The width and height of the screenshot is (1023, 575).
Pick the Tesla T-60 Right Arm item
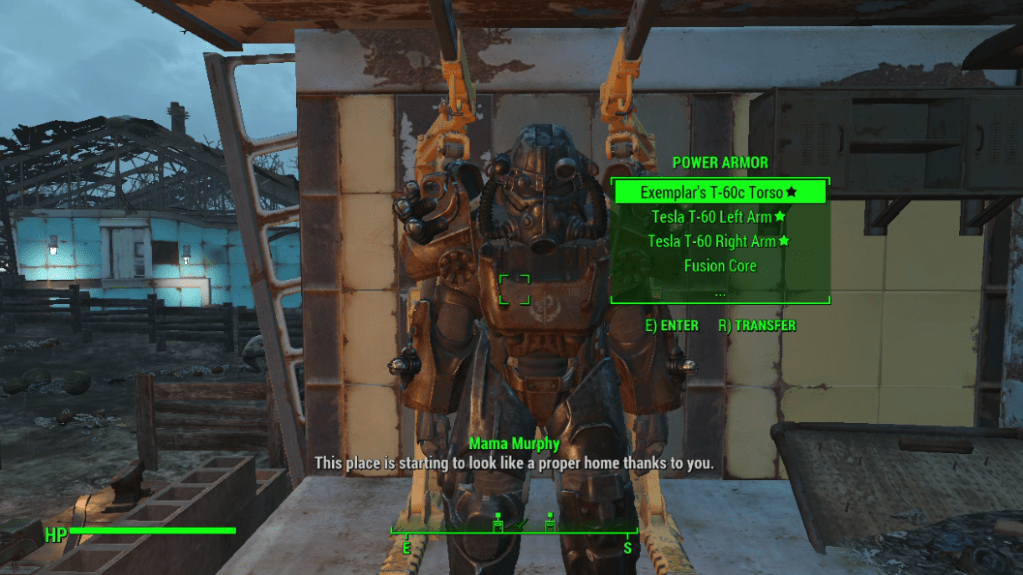pos(719,241)
